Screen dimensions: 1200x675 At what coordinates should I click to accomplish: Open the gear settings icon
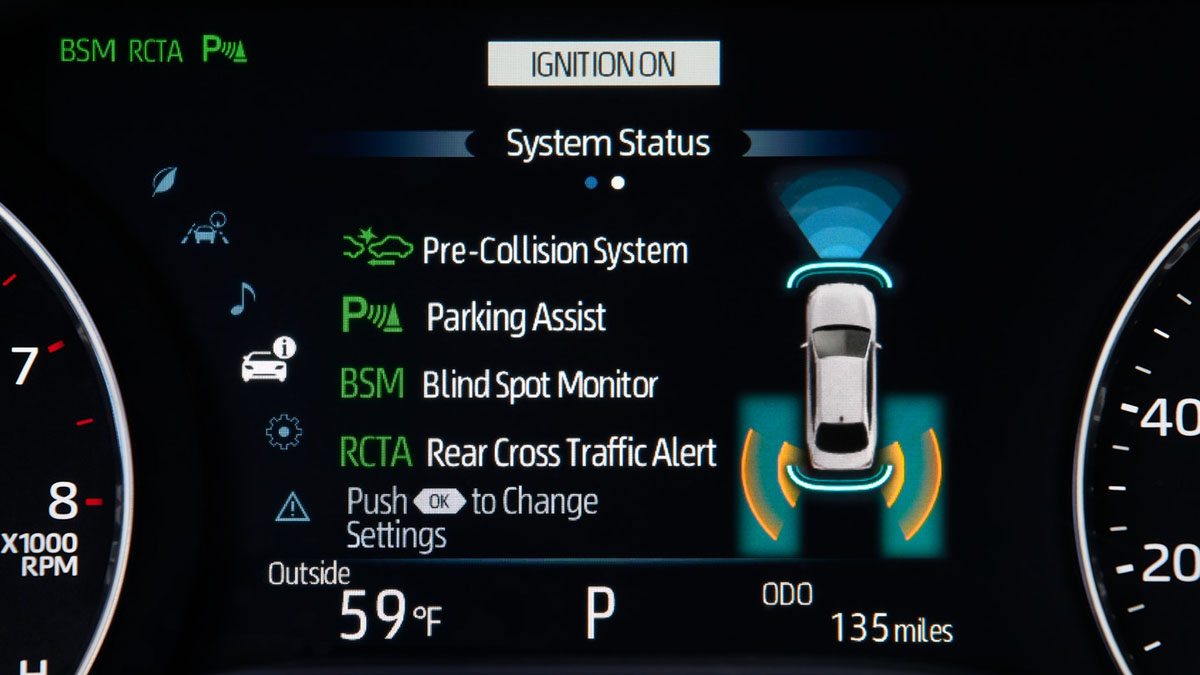coord(284,431)
